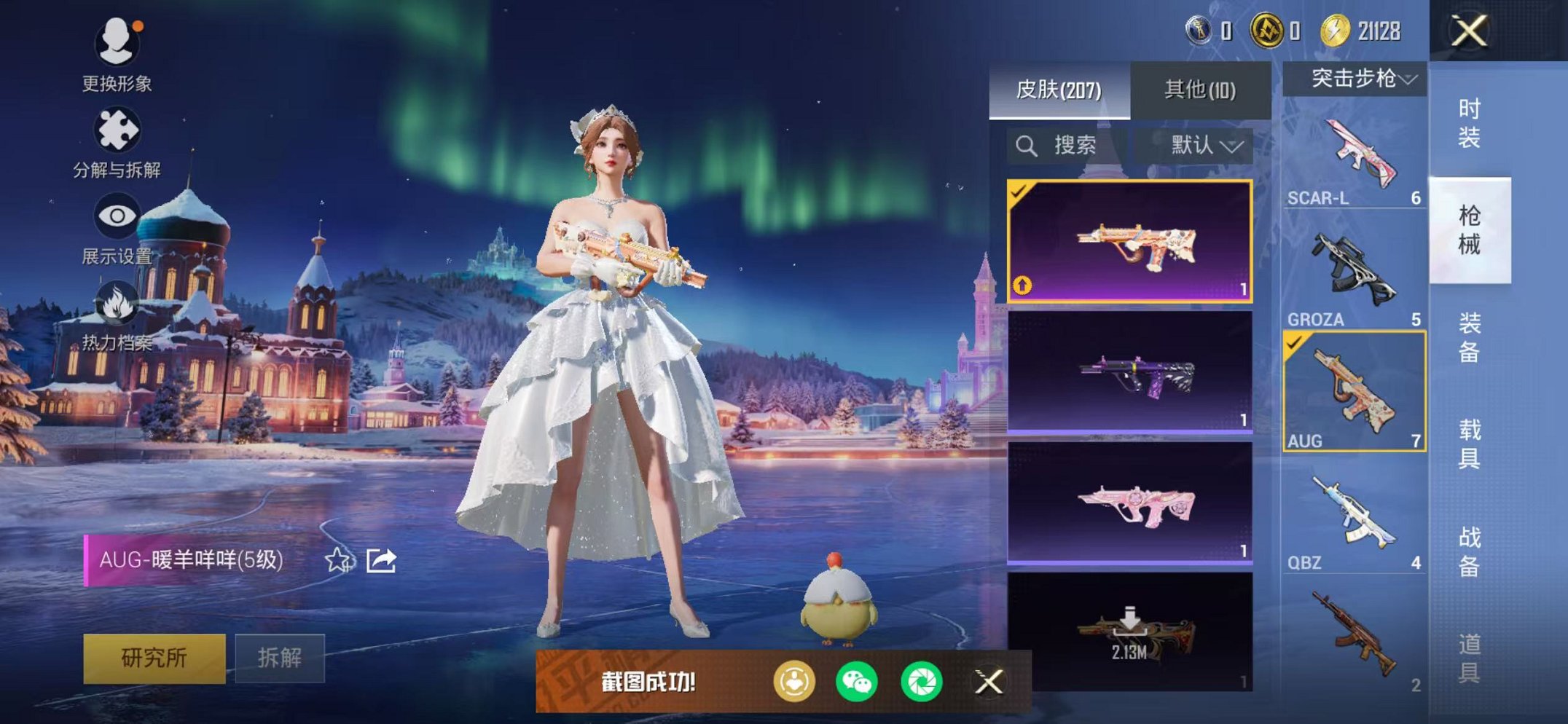
Task: Close the inventory screen with top-right X
Action: 1468,31
